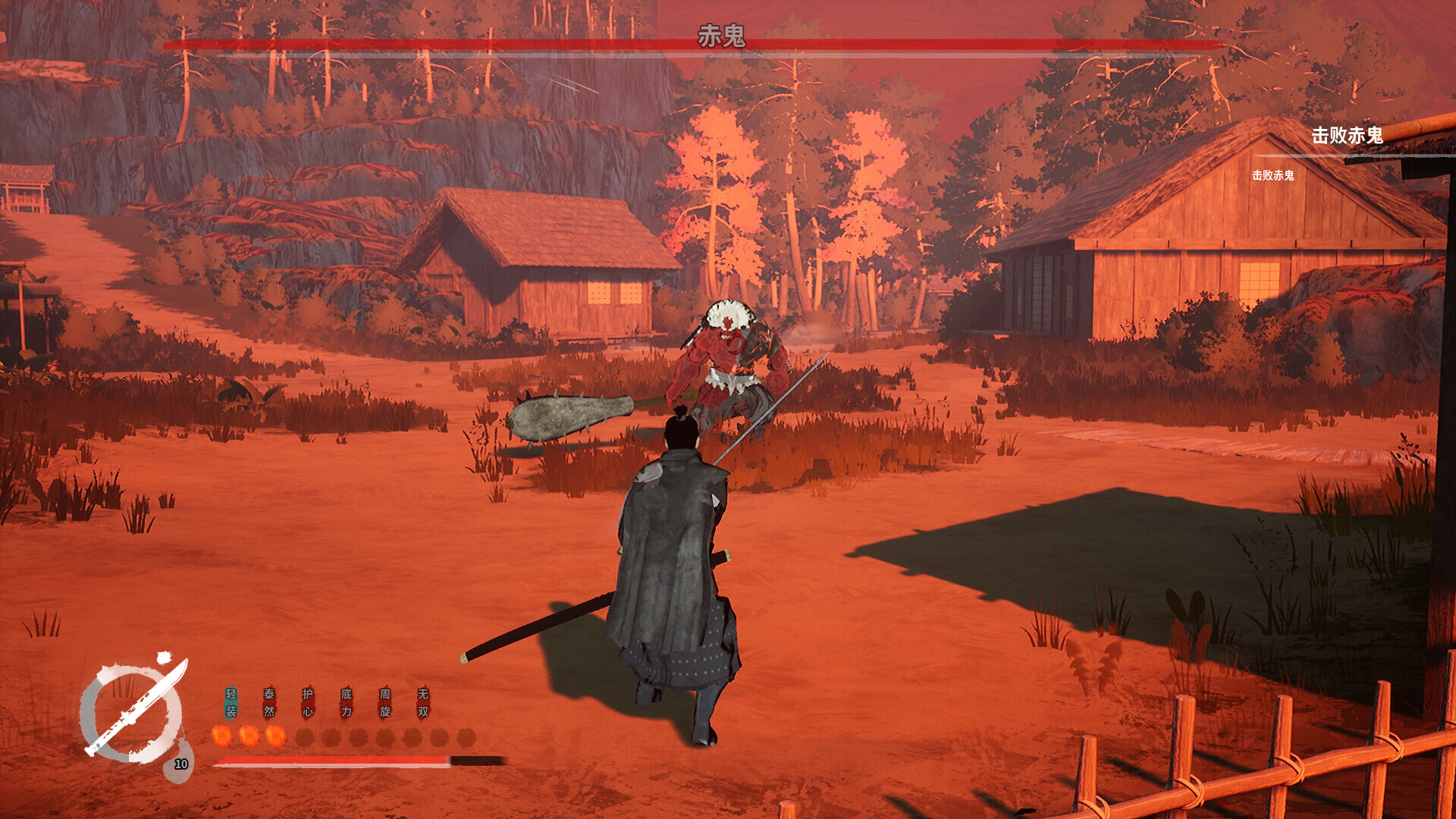Toggle an unlit flame pip slot

click(305, 736)
